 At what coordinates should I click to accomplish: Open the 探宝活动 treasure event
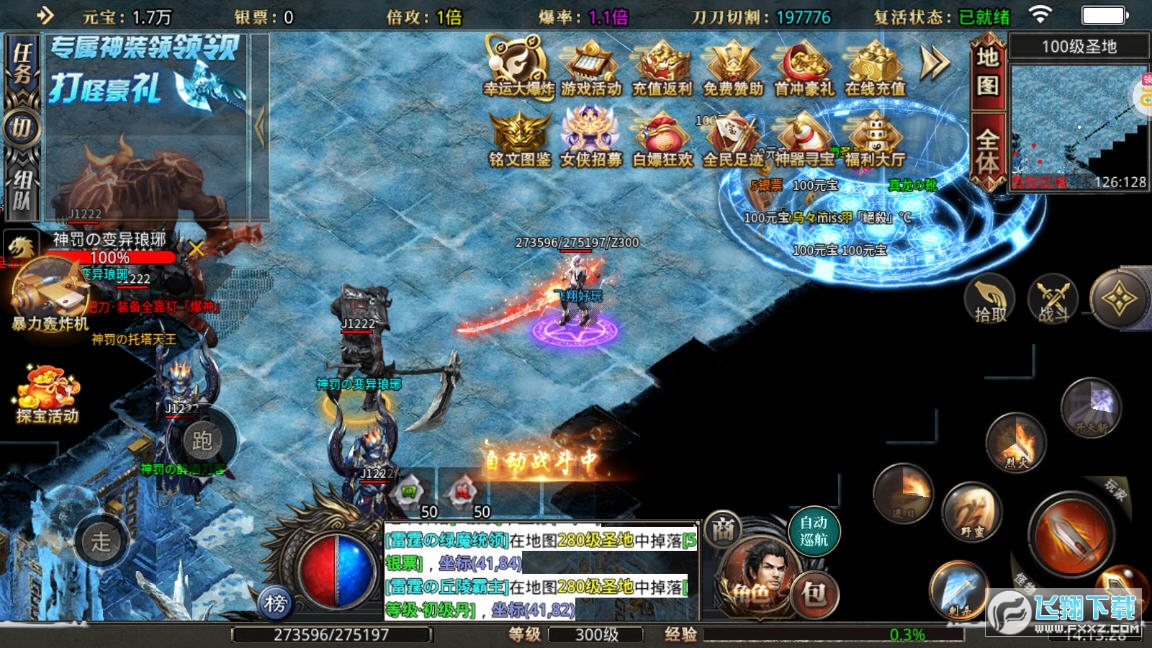point(47,394)
